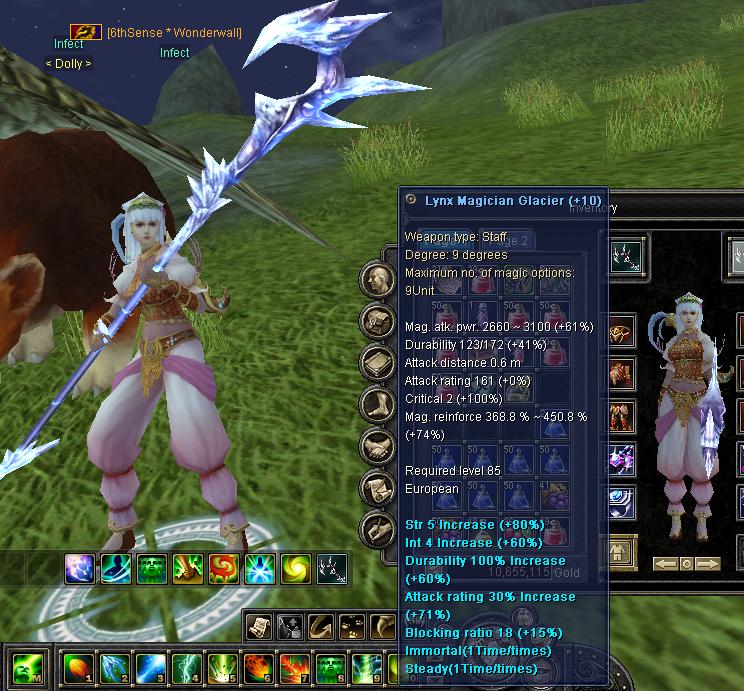
Task: Rotate character preview with right arrow
Action: click(x=708, y=564)
